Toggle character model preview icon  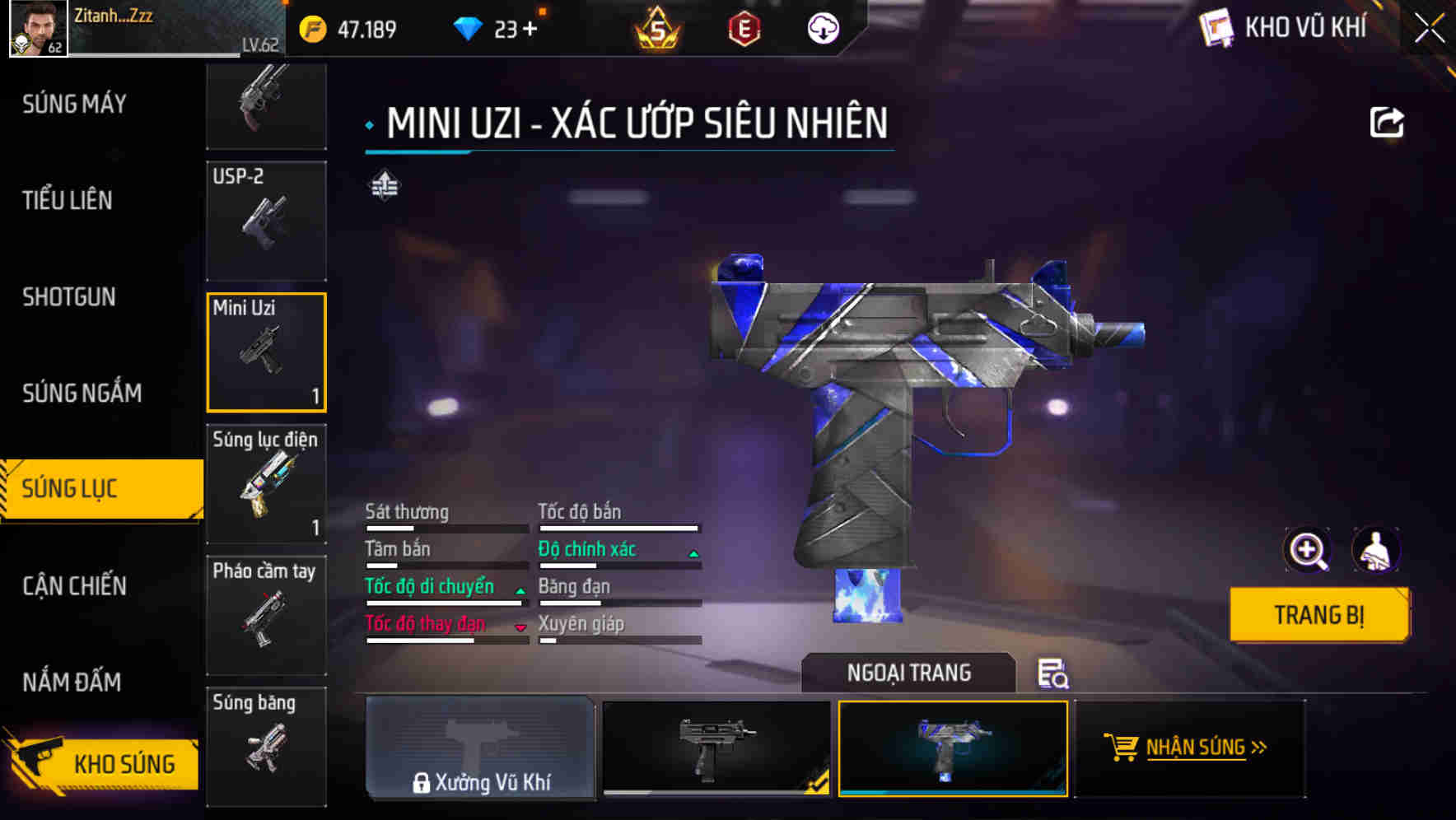[x=1376, y=550]
